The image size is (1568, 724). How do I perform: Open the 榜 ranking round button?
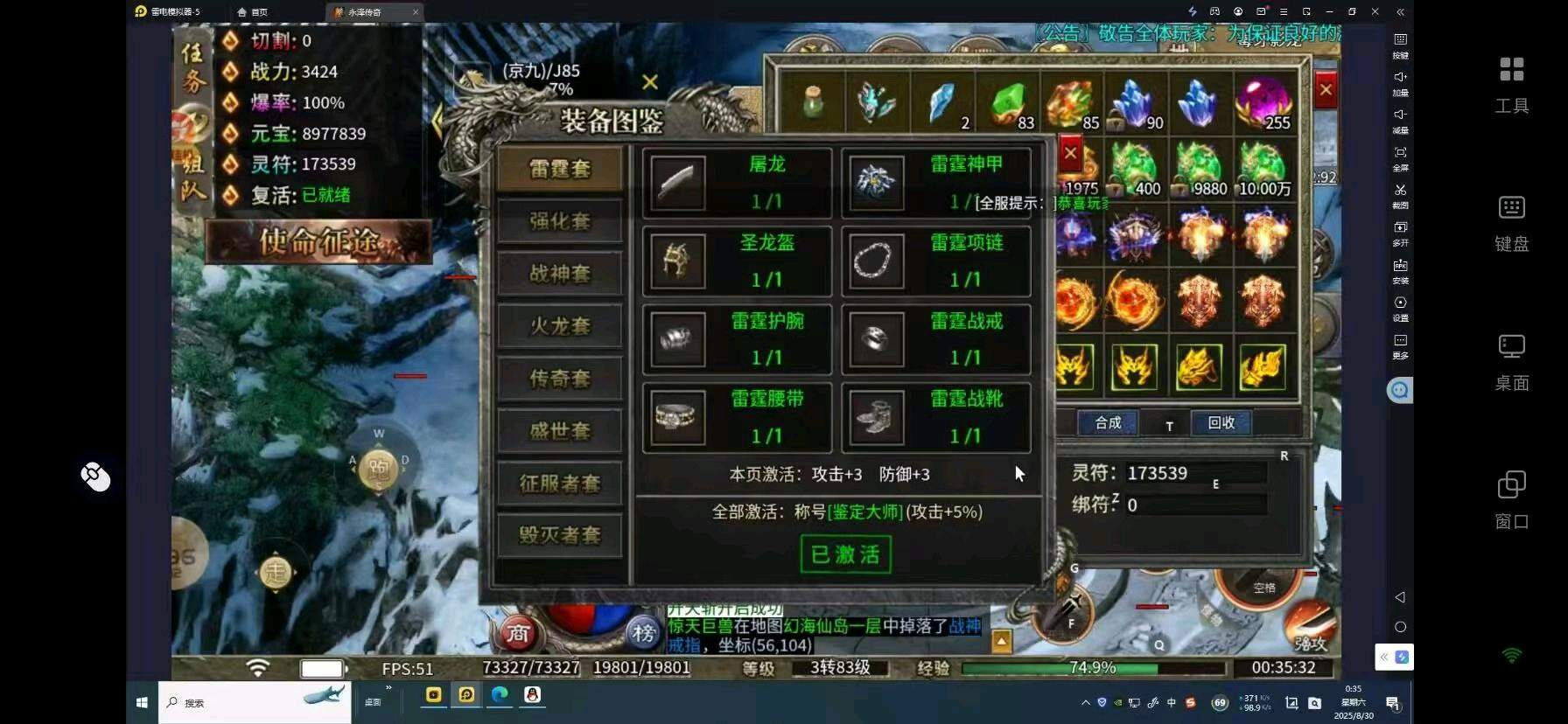tap(644, 633)
